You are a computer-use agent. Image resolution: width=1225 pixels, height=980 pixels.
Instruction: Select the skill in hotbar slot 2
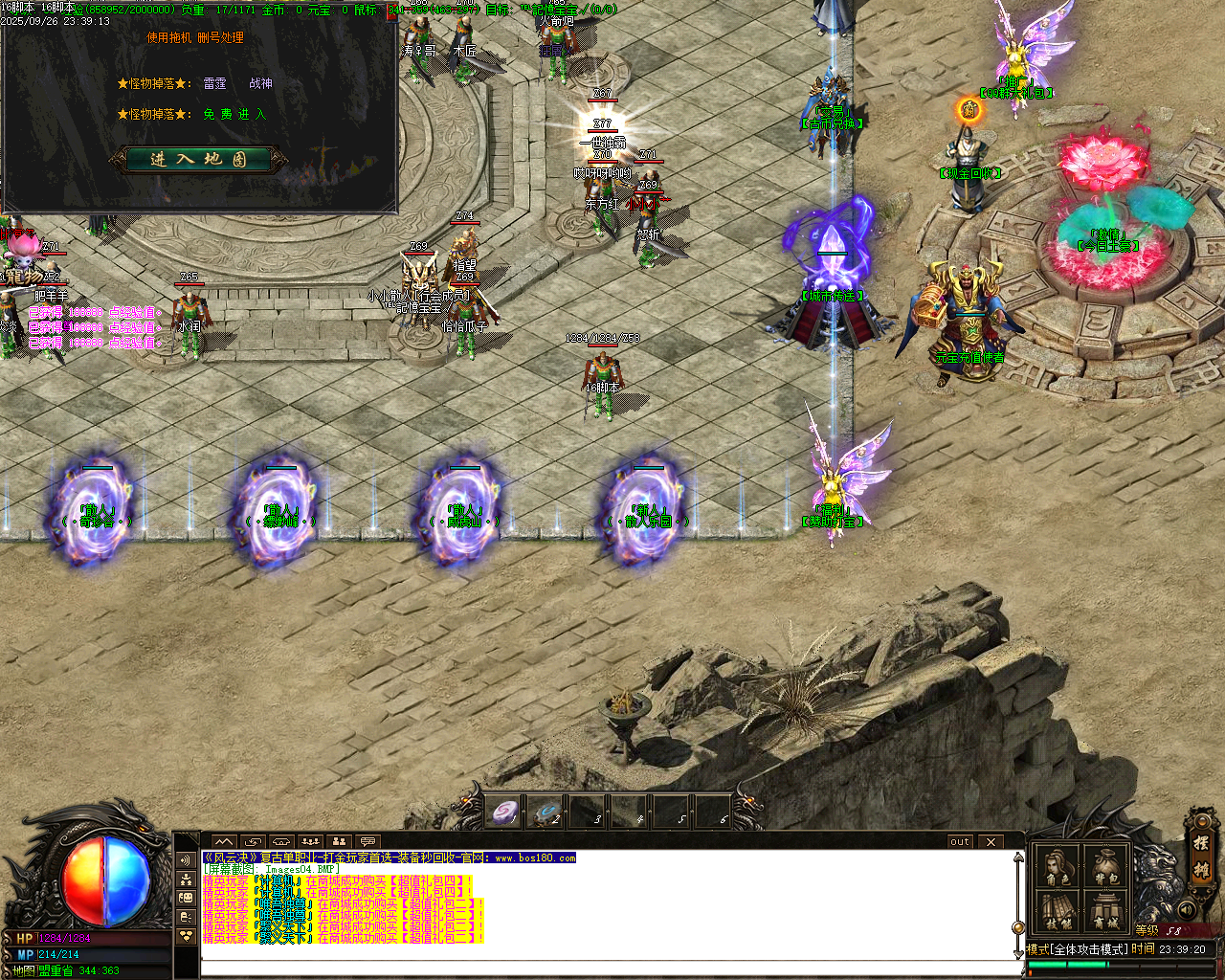point(548,813)
